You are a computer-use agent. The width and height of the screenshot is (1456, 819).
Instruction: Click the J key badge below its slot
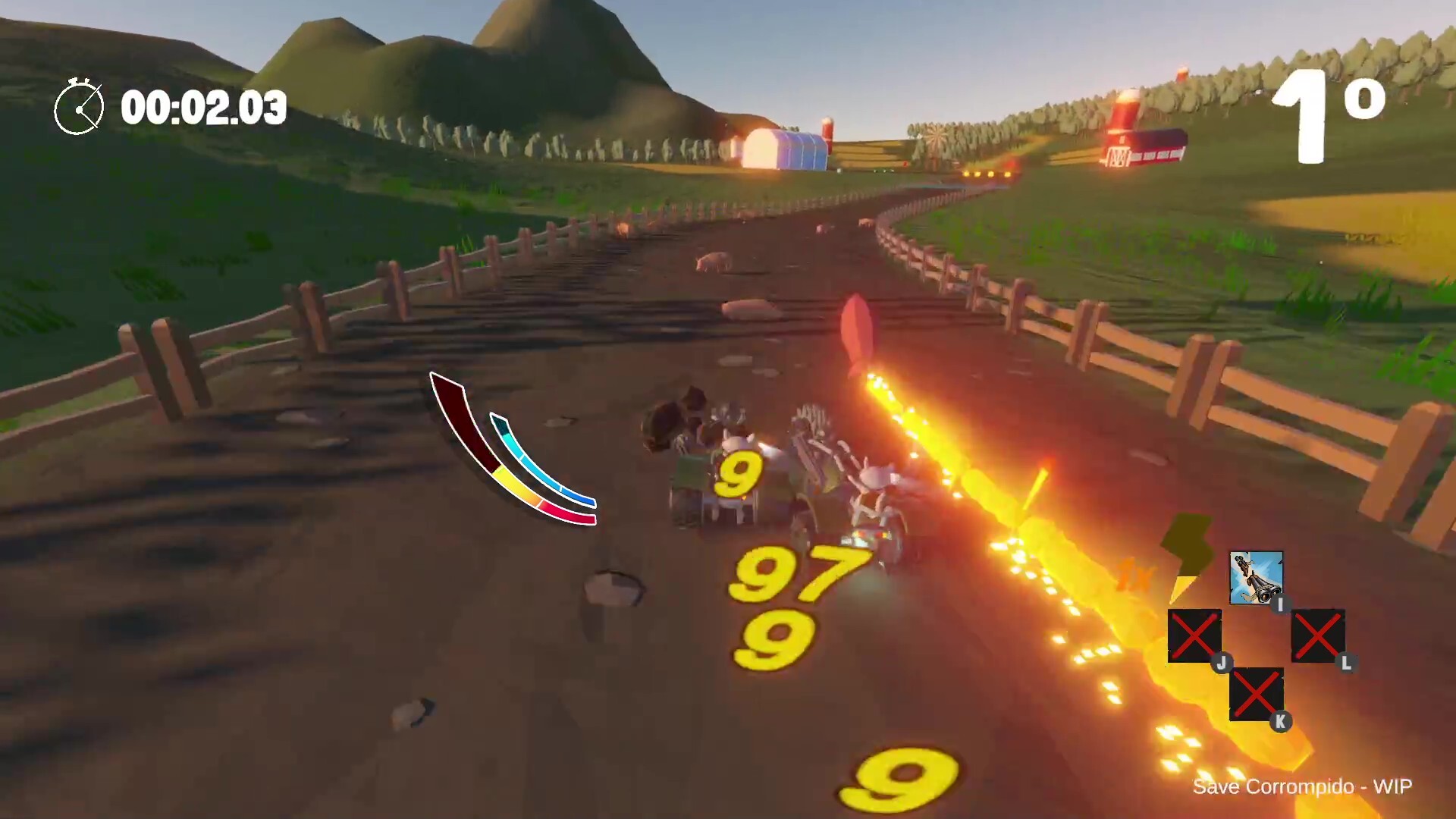tap(1222, 663)
